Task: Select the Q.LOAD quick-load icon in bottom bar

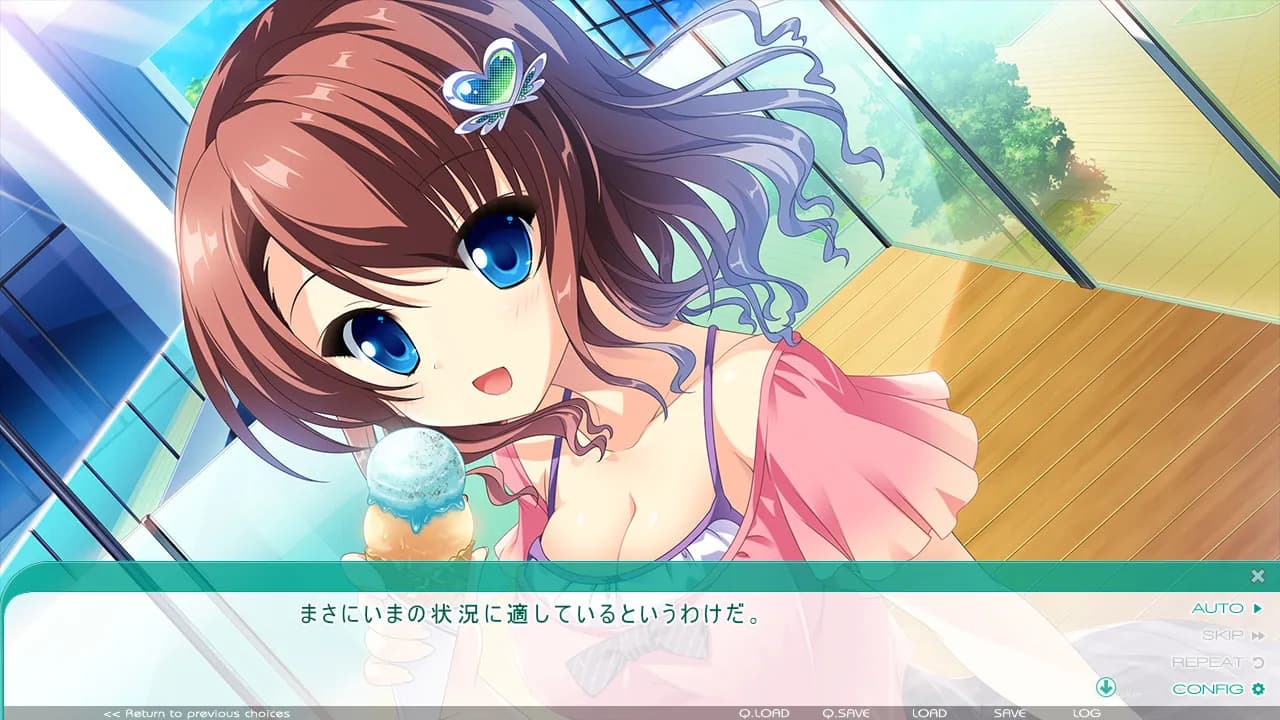Action: (x=767, y=714)
